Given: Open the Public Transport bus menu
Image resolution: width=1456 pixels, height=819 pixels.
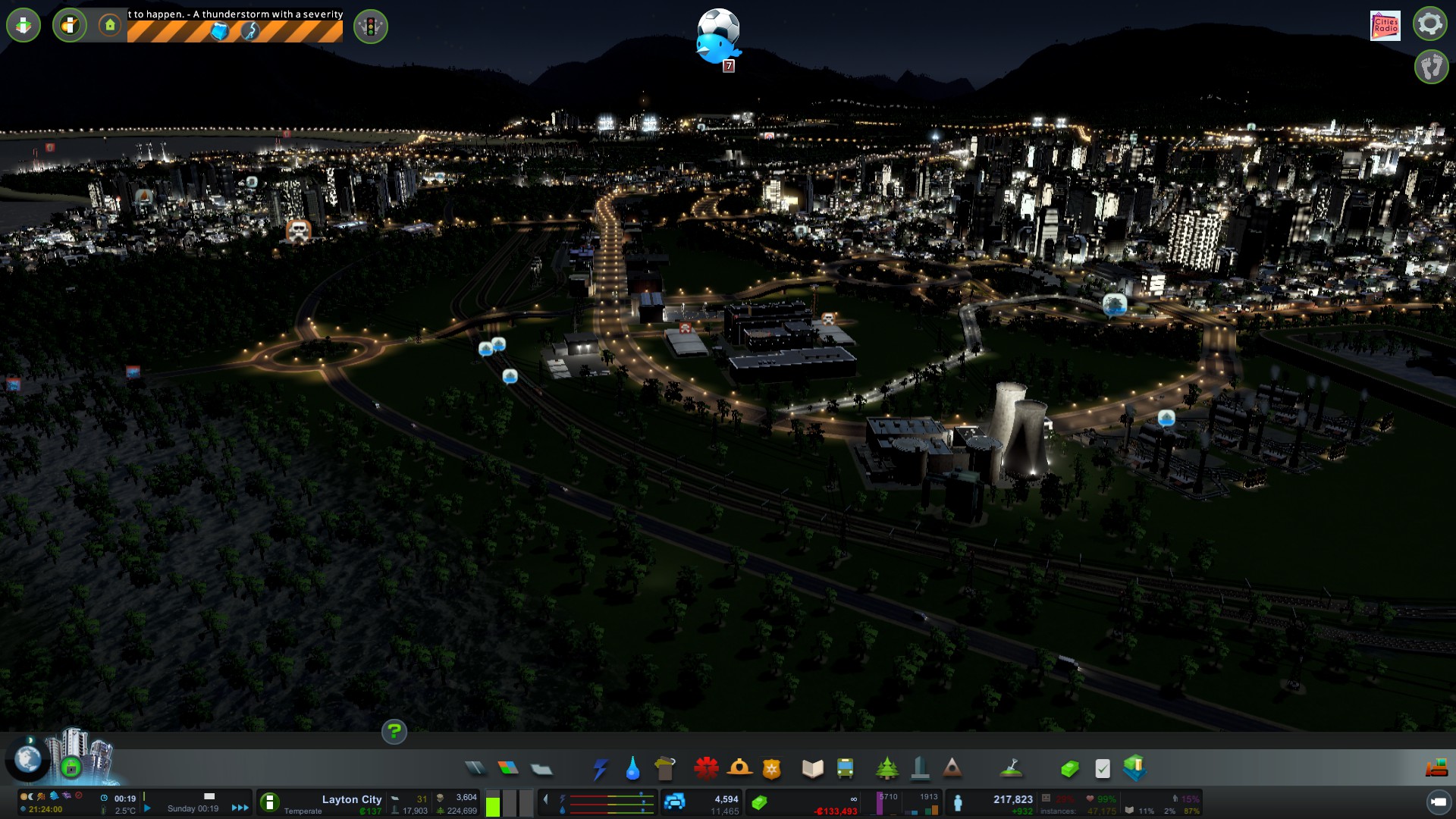Looking at the screenshot, I should [845, 769].
